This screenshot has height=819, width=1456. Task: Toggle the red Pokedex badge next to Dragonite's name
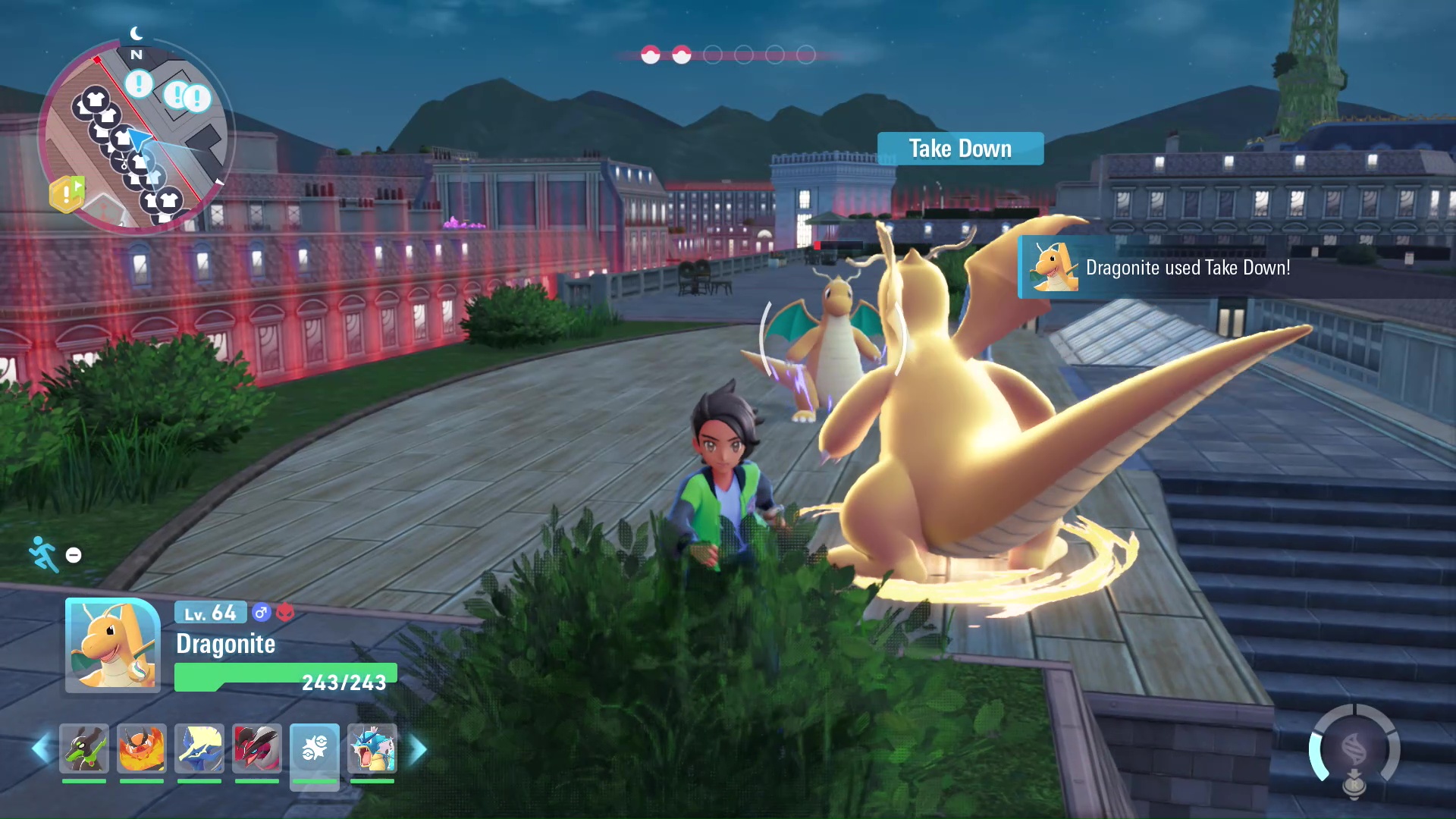point(287,613)
